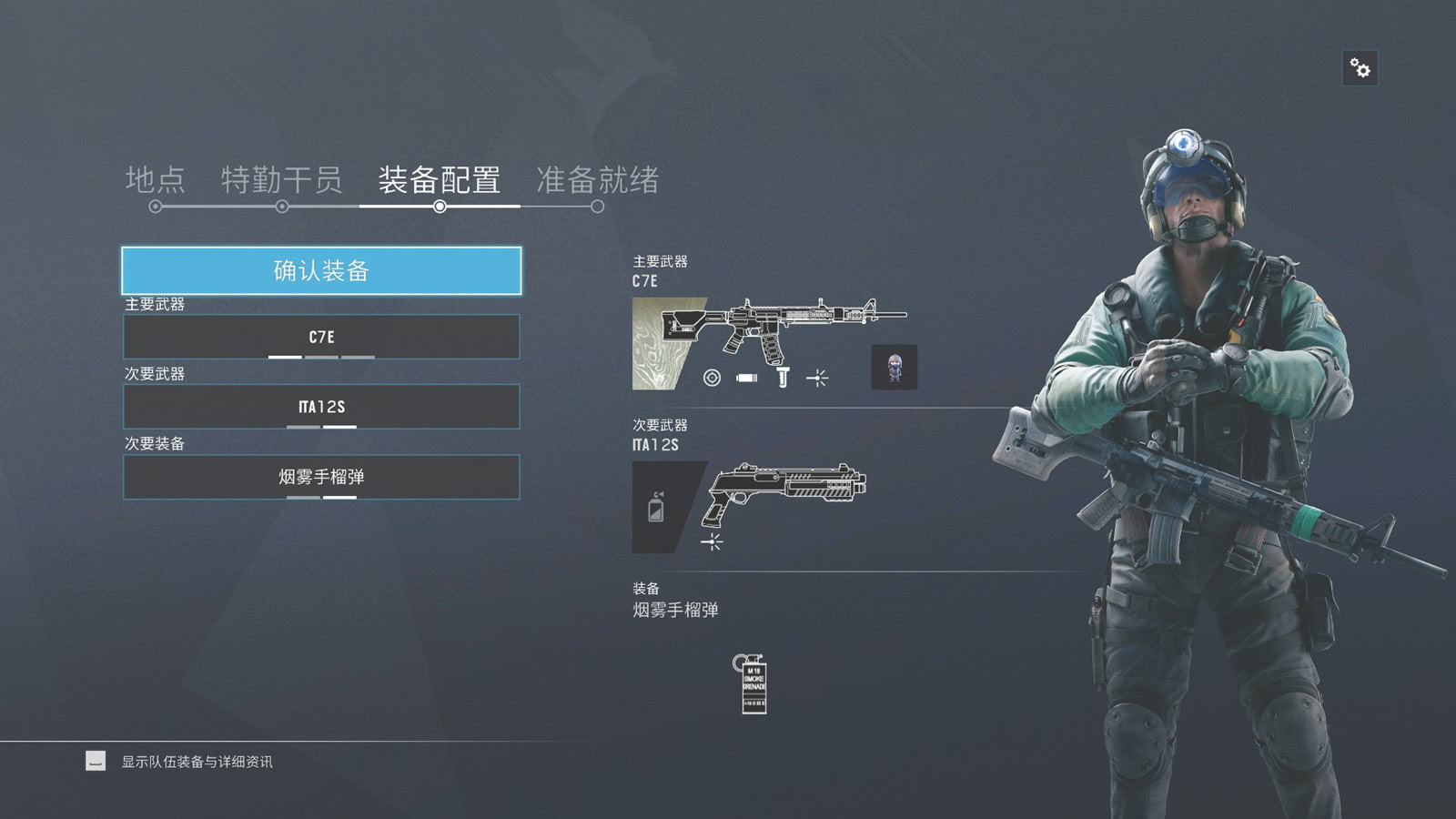Image resolution: width=1456 pixels, height=819 pixels.
Task: Select the weapon charm thumbnail
Action: click(x=894, y=367)
